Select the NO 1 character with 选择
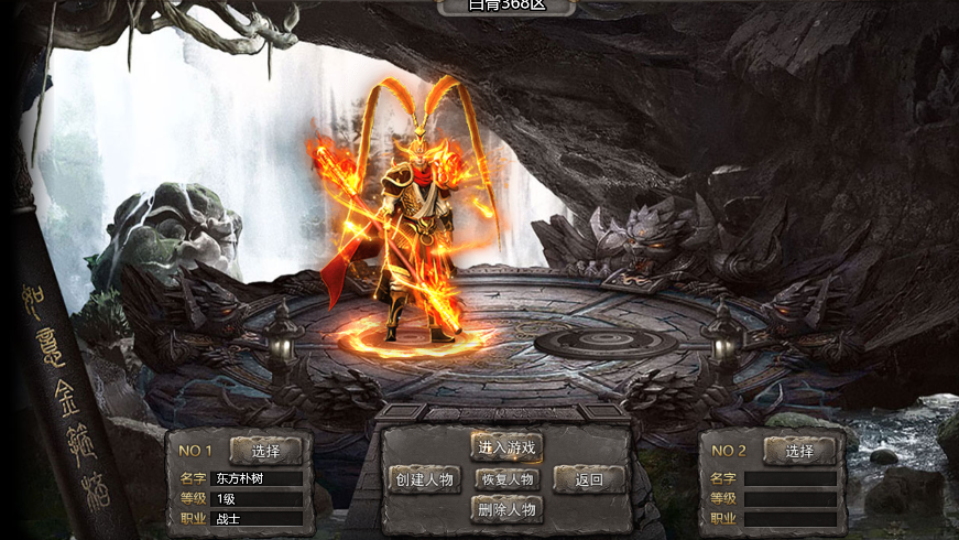 266,451
